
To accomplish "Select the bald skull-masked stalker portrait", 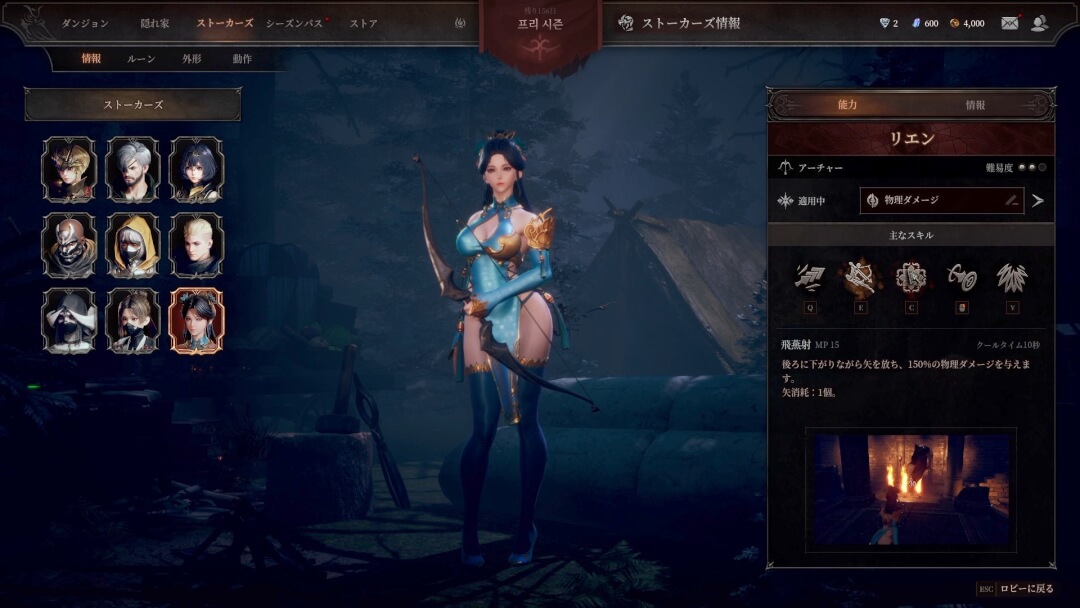I will (x=69, y=245).
